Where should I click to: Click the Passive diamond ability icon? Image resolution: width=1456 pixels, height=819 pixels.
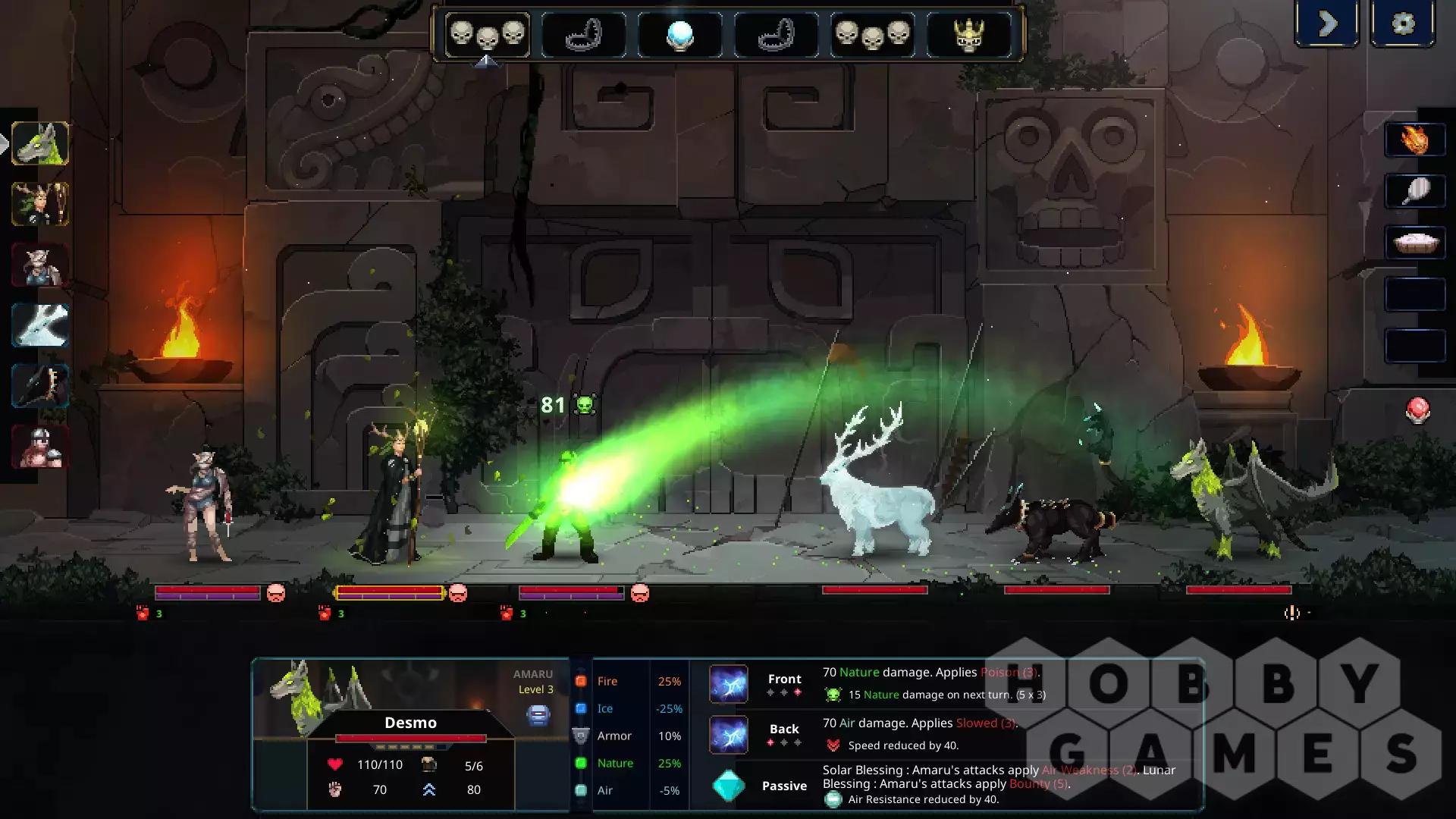(729, 786)
